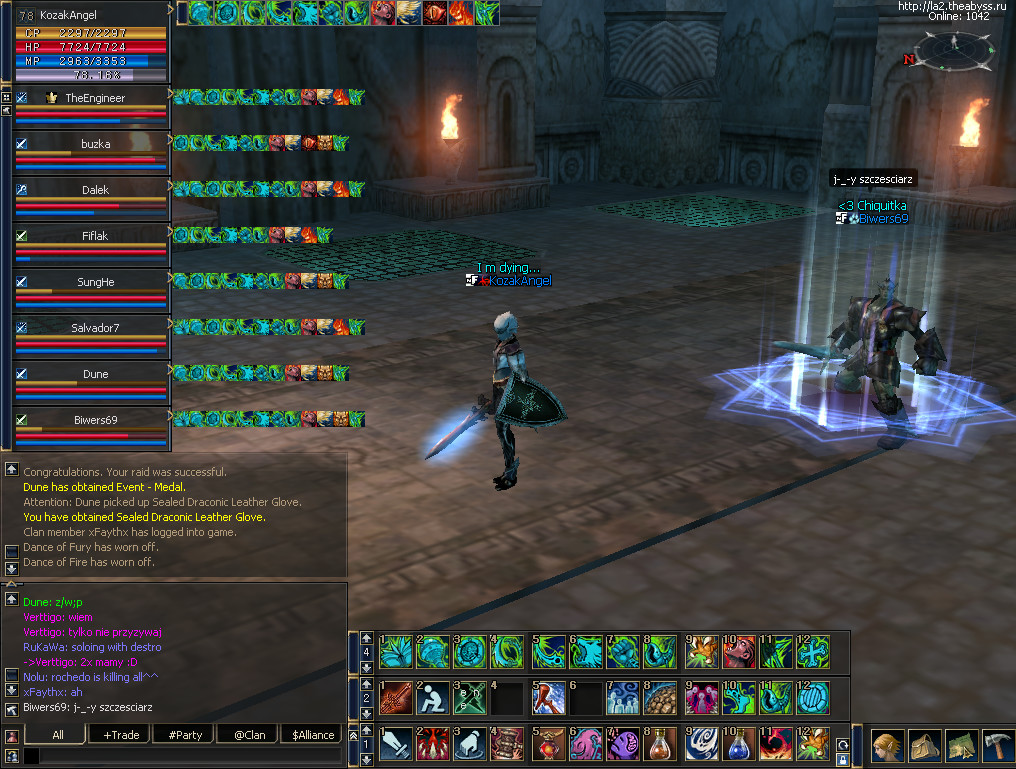Use the sword attack action slot
This screenshot has width=1016, height=769.
(x=394, y=745)
